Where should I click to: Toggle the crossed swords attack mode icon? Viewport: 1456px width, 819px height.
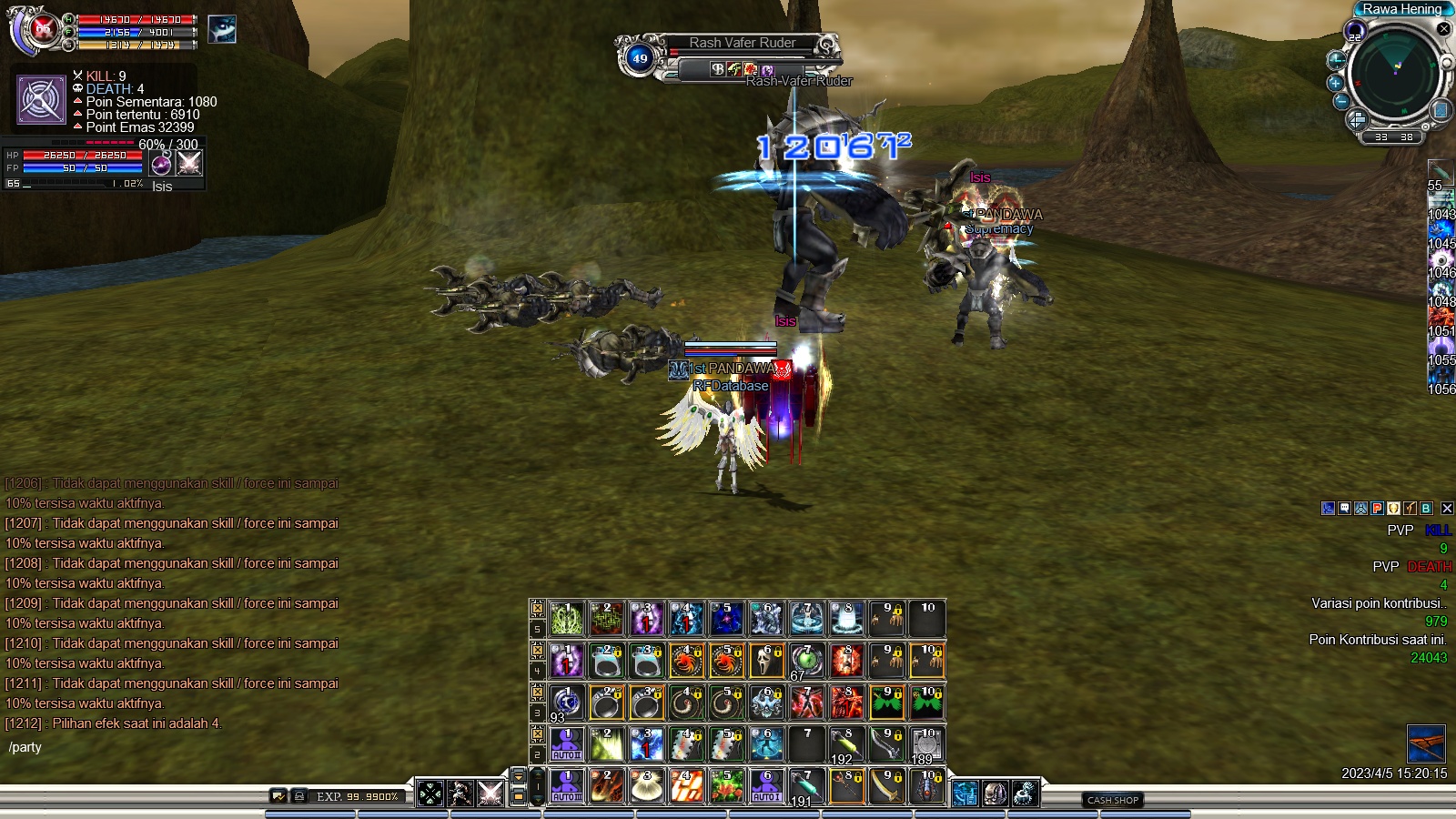pos(490,794)
